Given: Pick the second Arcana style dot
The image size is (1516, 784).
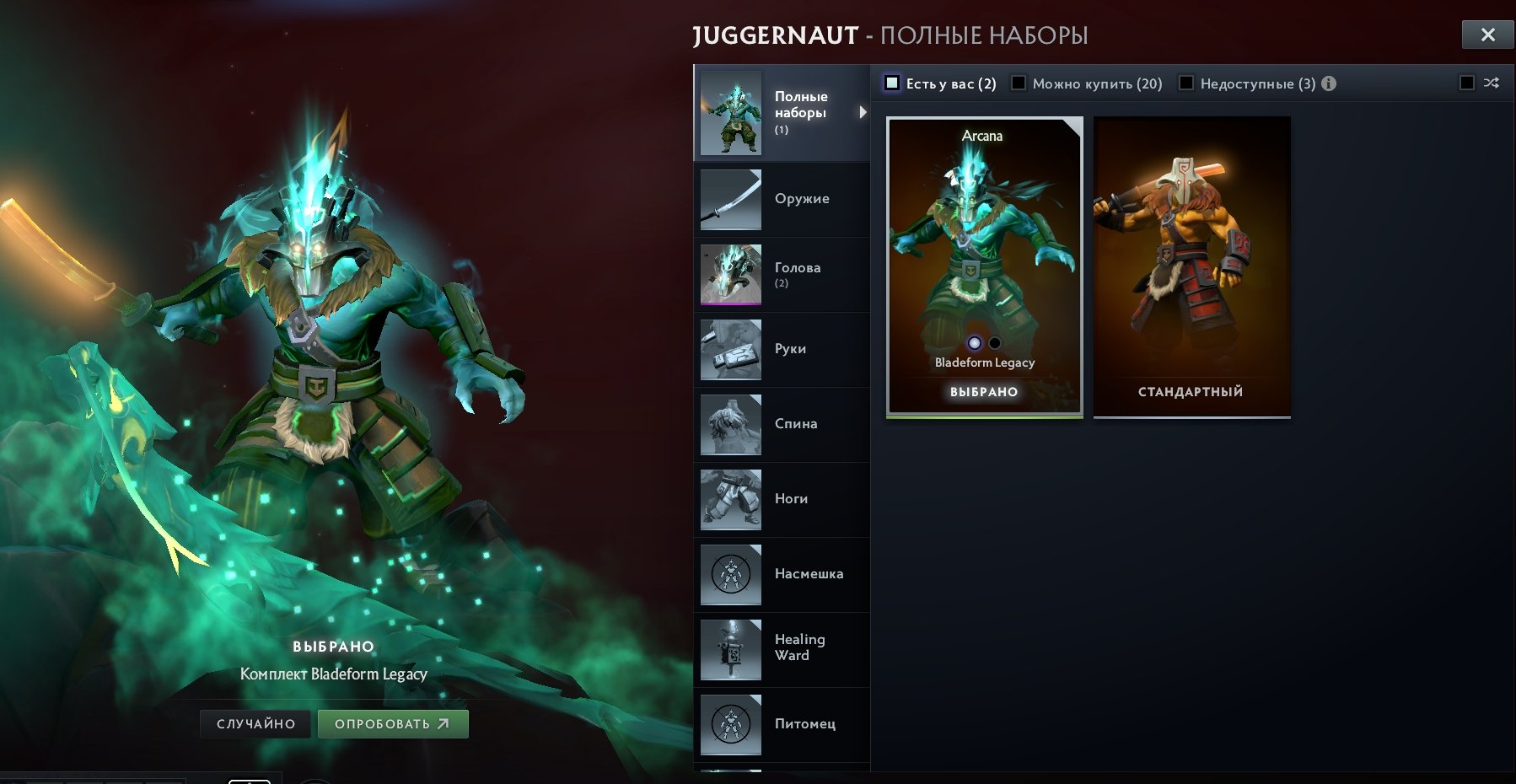Looking at the screenshot, I should click(x=995, y=343).
